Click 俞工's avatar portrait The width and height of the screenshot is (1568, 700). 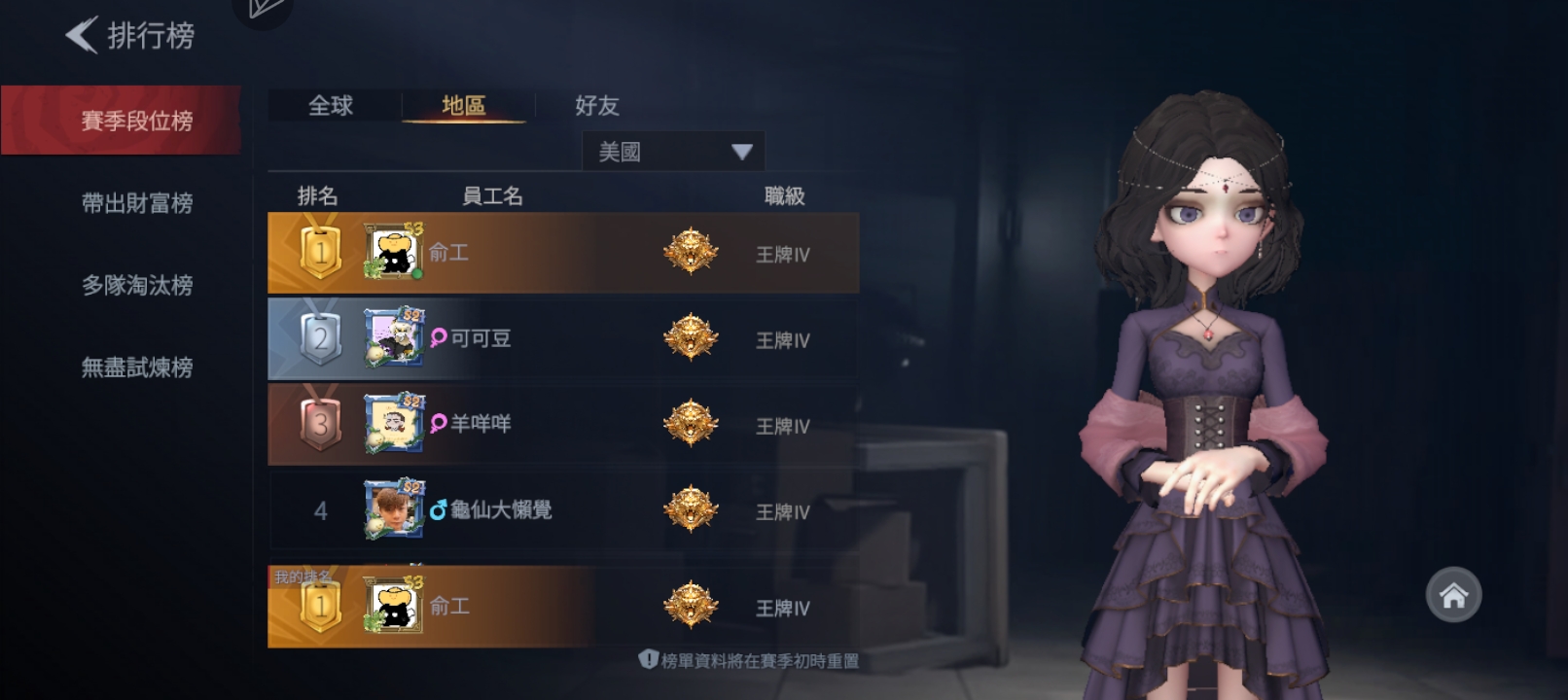pos(393,252)
